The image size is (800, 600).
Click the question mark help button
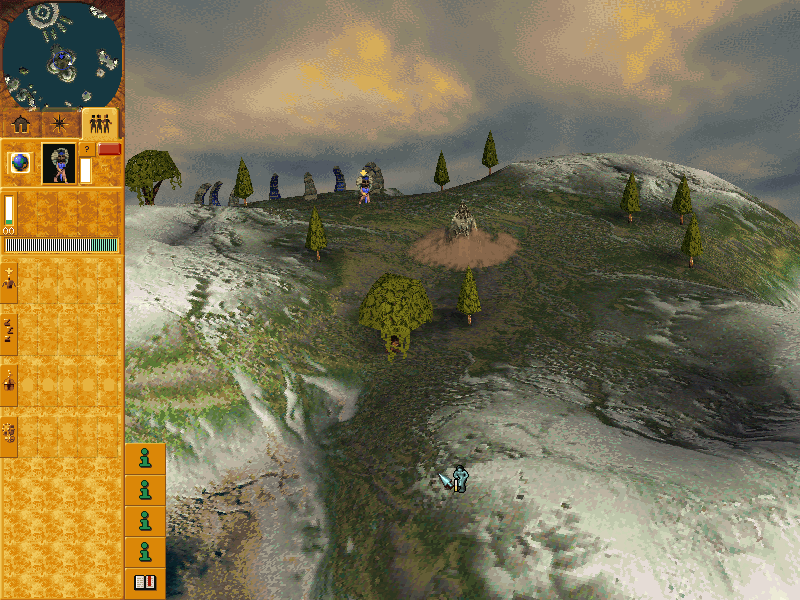[86, 149]
